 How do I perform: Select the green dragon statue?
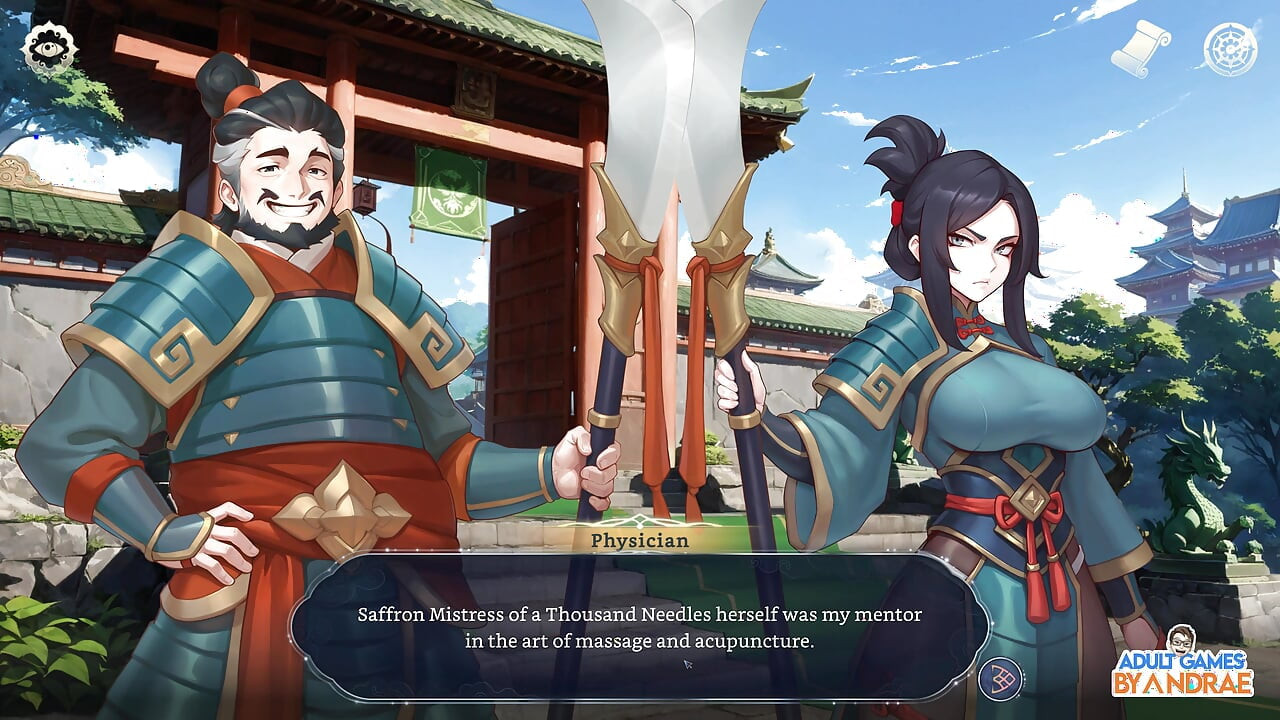(x=1198, y=500)
